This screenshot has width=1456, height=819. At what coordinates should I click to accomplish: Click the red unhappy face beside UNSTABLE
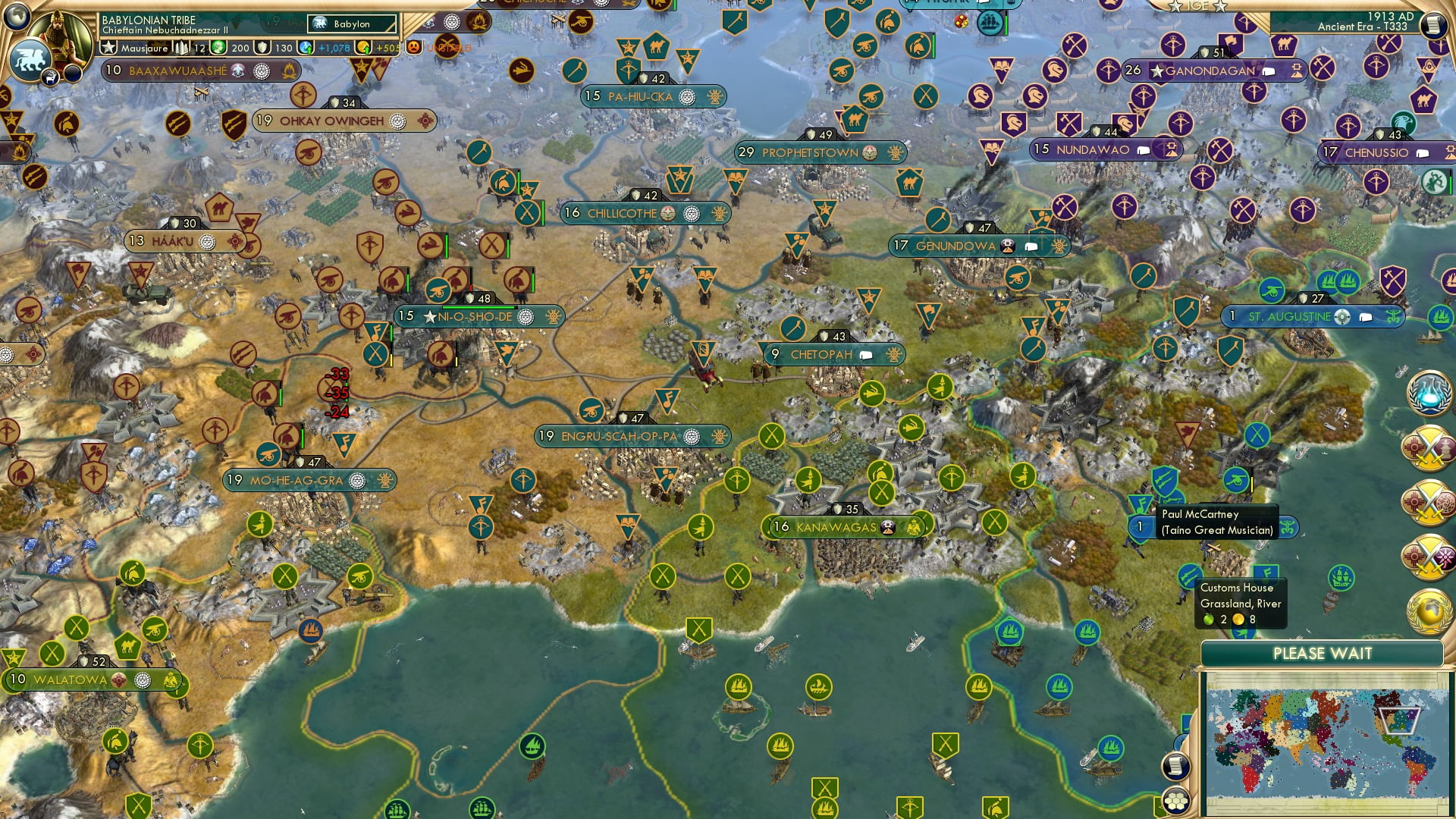tap(413, 47)
